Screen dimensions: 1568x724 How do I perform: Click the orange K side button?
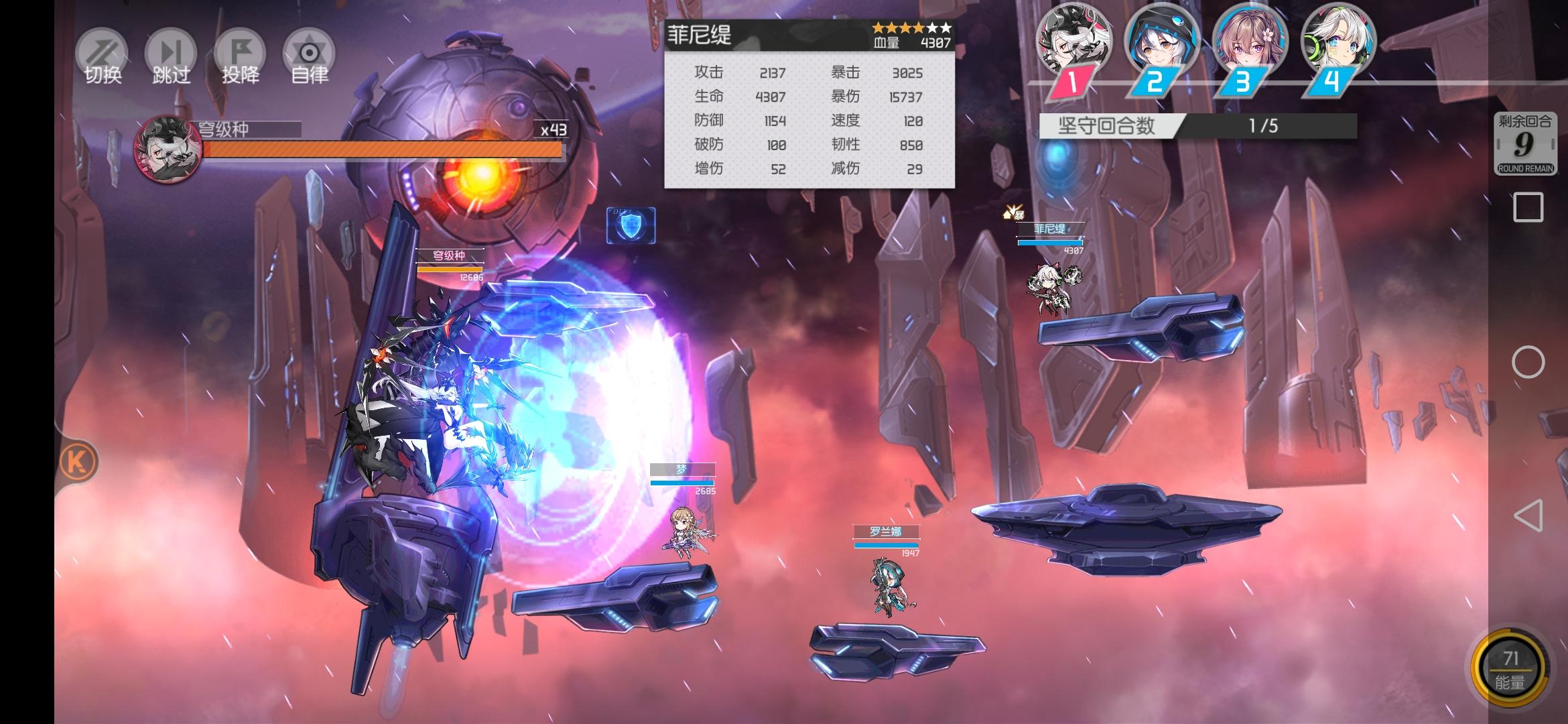point(78,462)
